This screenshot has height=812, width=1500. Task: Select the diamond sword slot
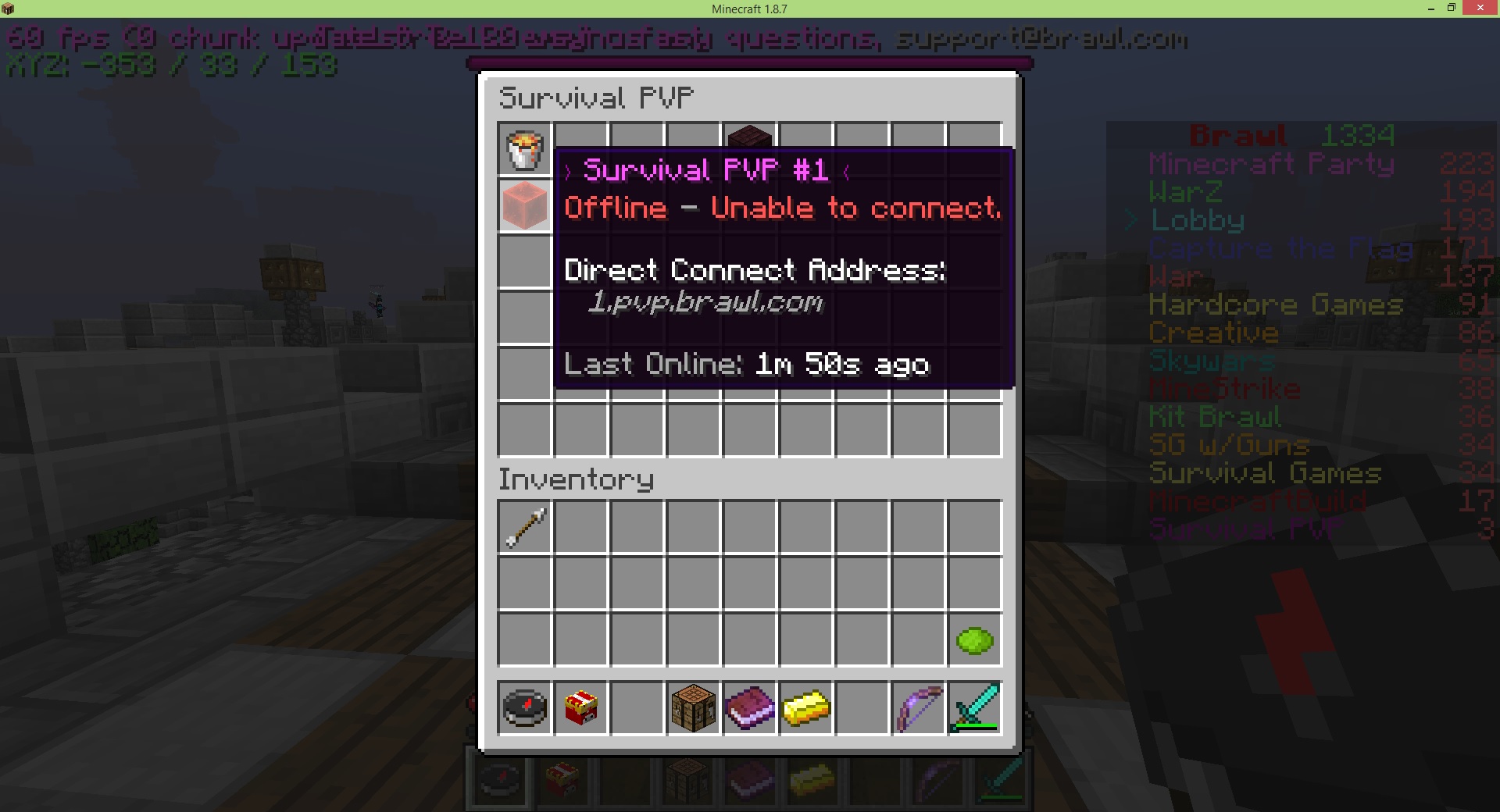click(974, 708)
